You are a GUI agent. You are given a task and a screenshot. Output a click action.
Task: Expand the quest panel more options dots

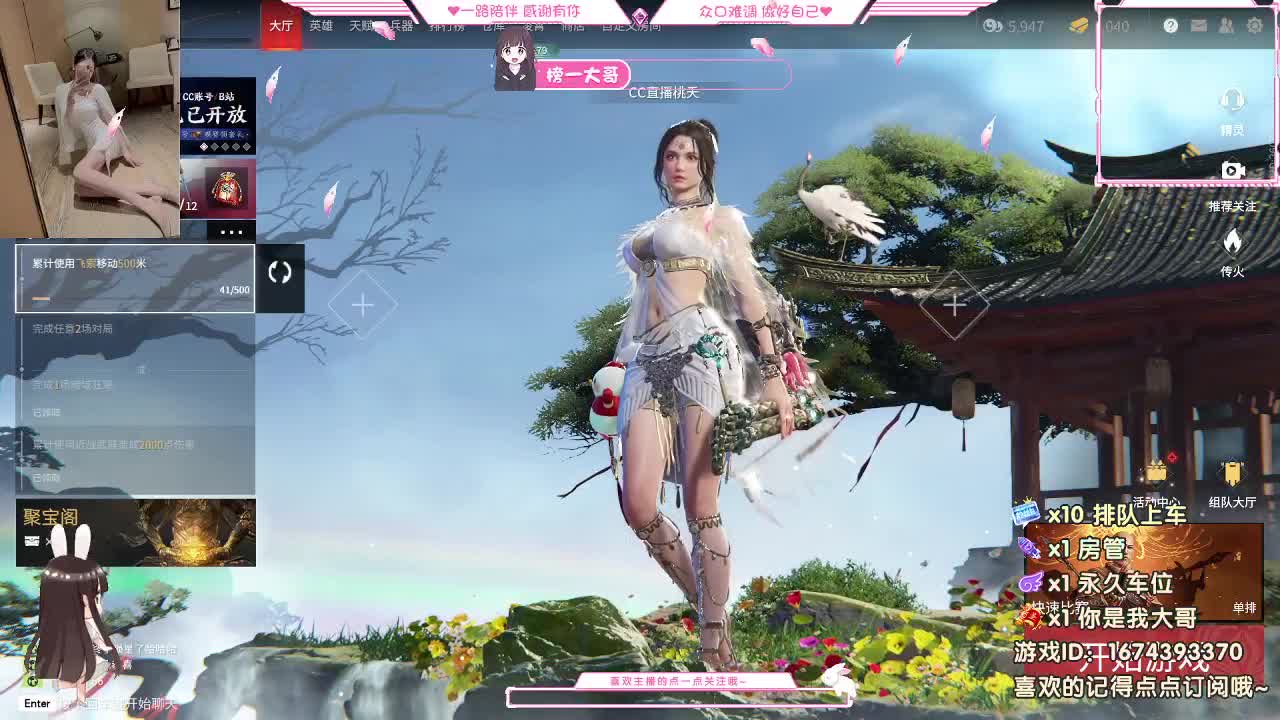[x=232, y=231]
